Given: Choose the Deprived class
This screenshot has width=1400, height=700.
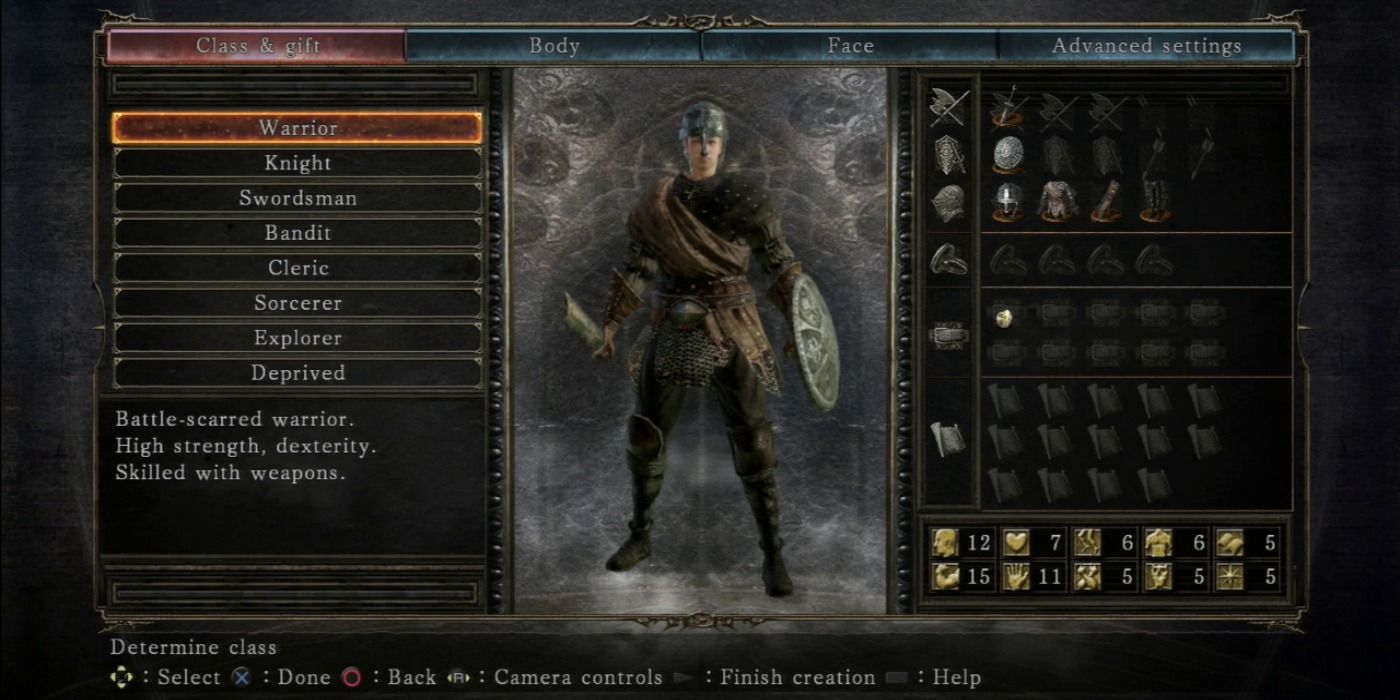Looking at the screenshot, I should 297,373.
